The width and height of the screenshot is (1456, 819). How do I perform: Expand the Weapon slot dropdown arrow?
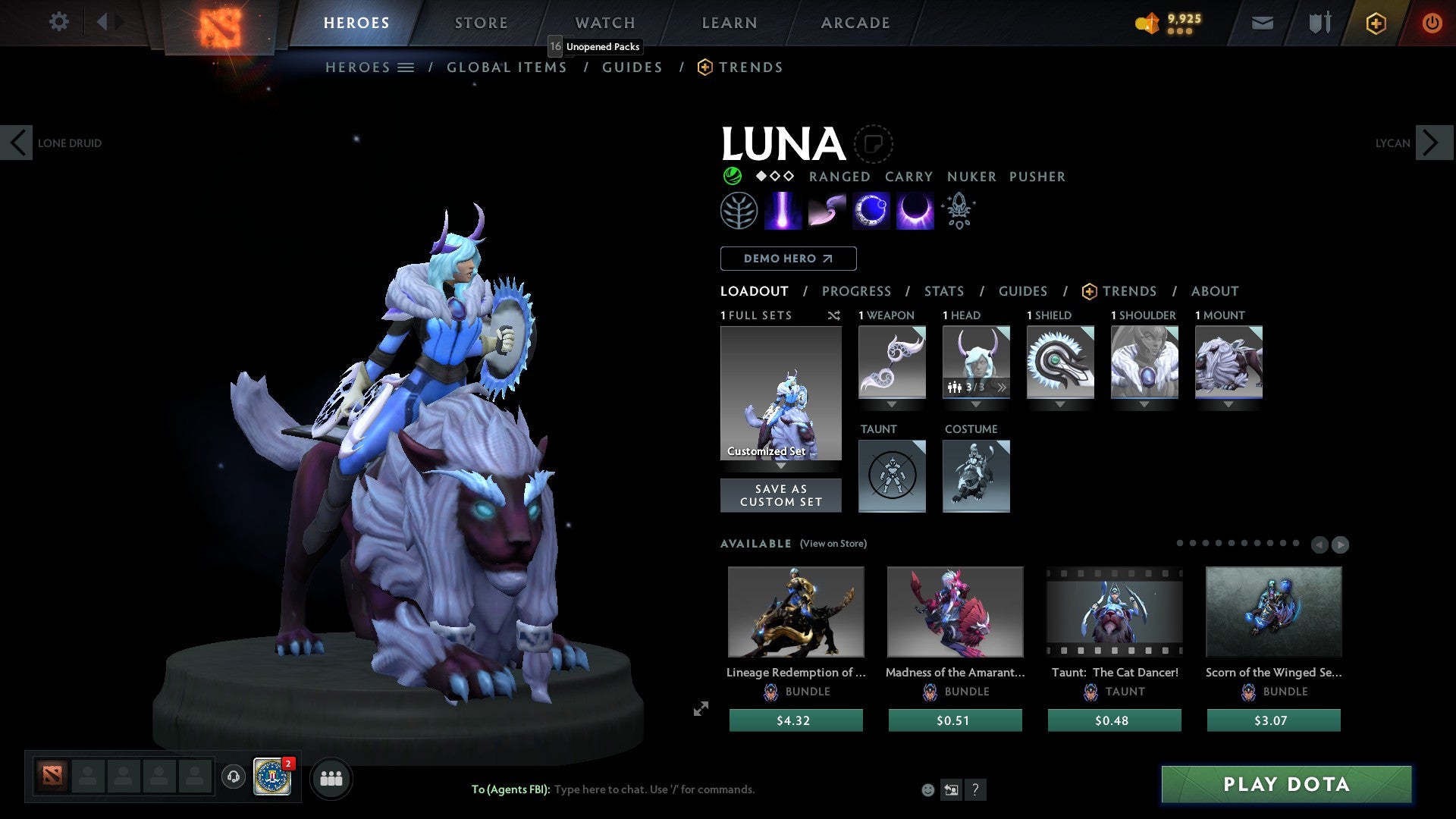click(x=892, y=404)
